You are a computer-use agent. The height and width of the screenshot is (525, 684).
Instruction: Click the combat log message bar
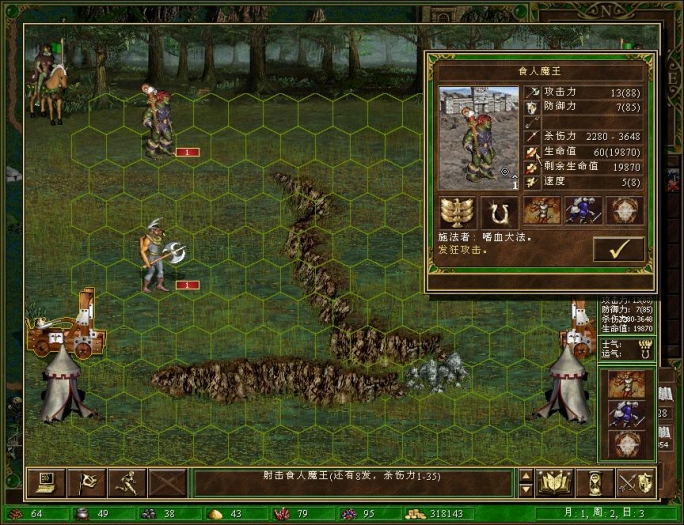(x=352, y=483)
